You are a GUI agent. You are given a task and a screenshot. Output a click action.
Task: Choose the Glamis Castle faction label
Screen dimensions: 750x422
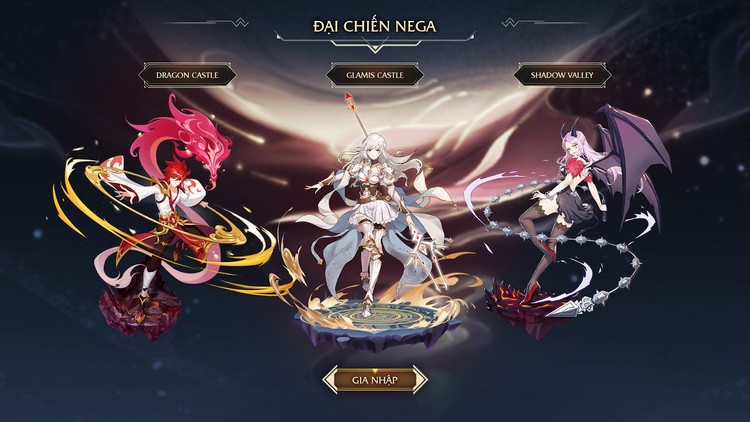point(375,74)
